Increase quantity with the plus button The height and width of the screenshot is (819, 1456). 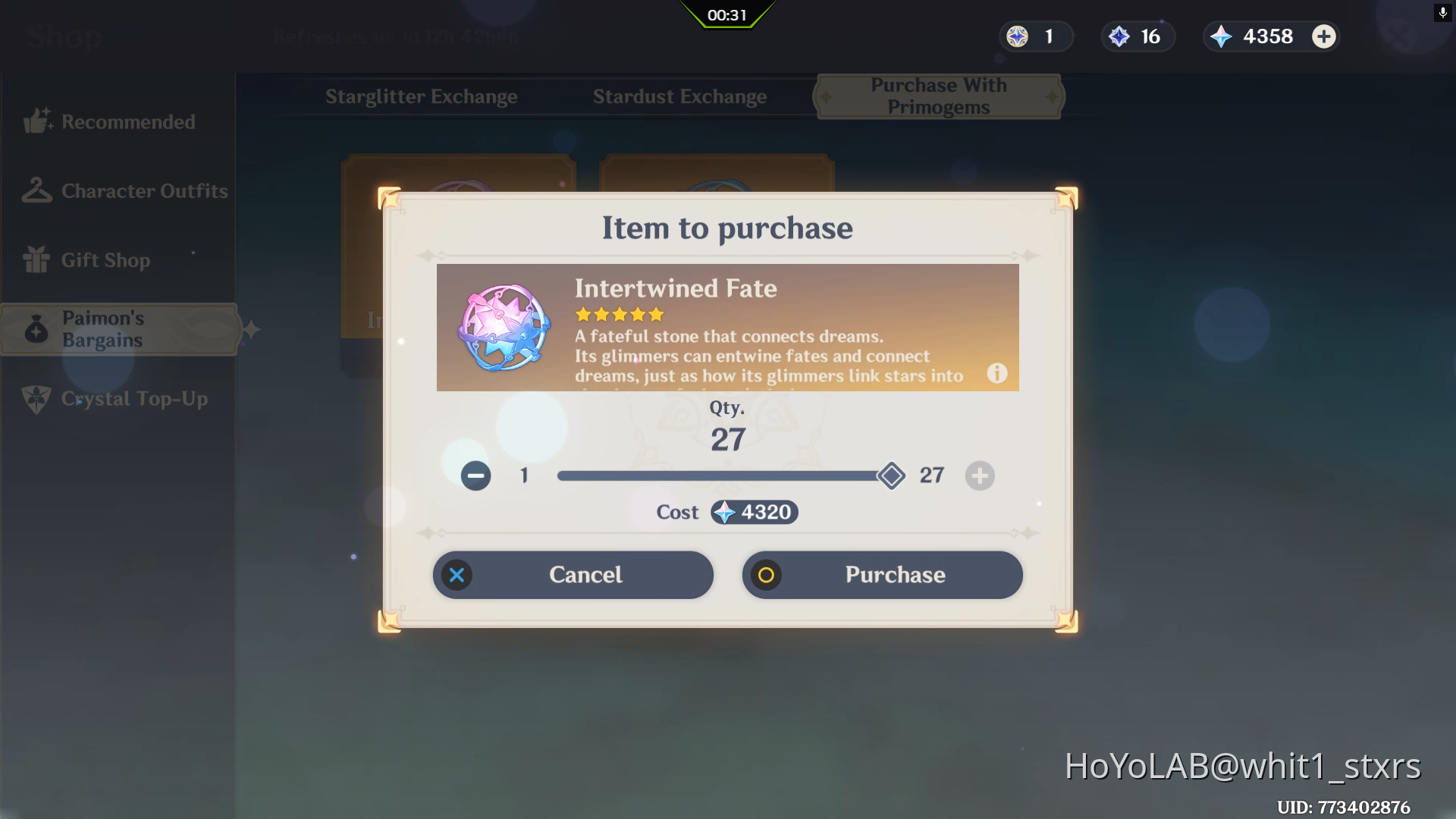(979, 476)
